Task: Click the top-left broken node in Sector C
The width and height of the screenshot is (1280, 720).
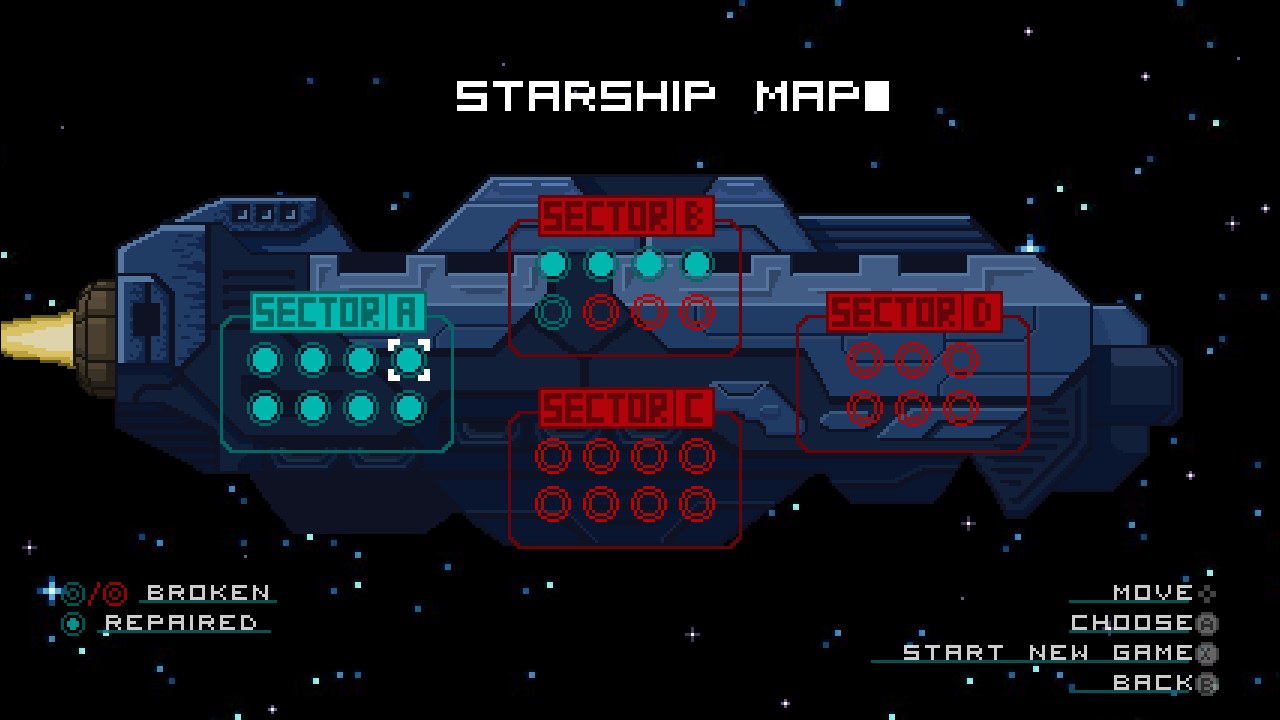Action: (551, 456)
